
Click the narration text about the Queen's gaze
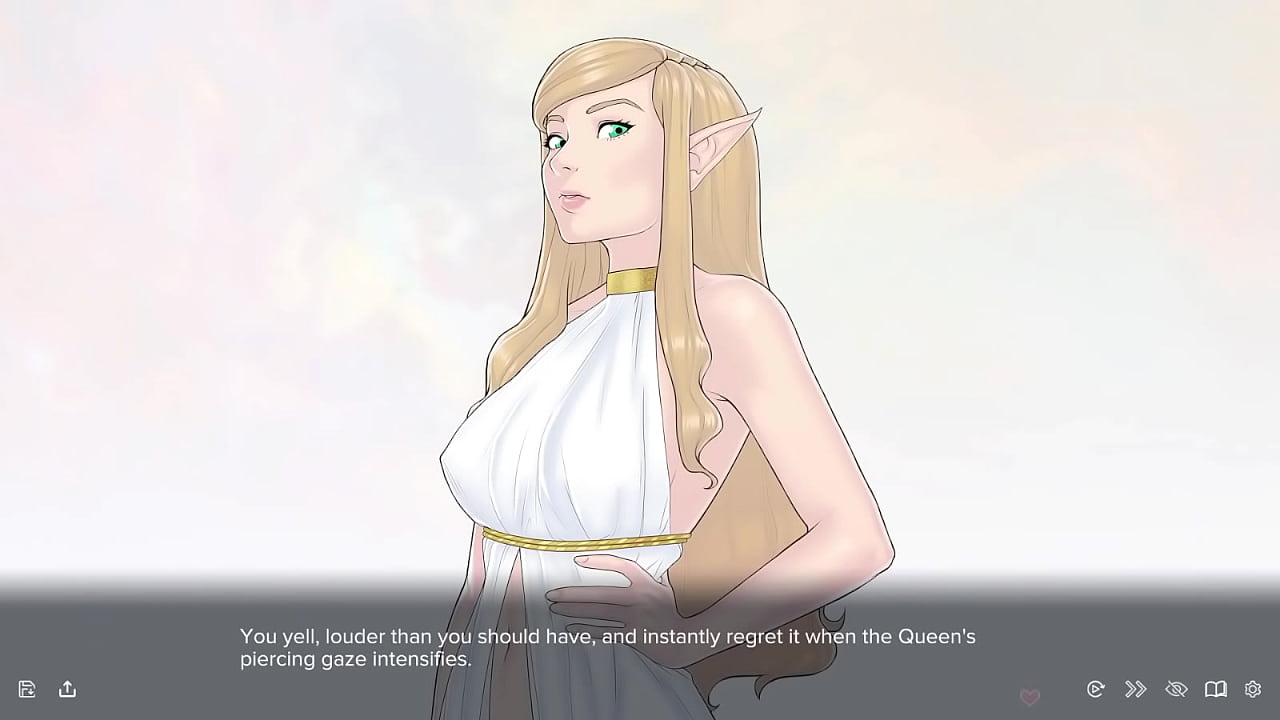(605, 636)
